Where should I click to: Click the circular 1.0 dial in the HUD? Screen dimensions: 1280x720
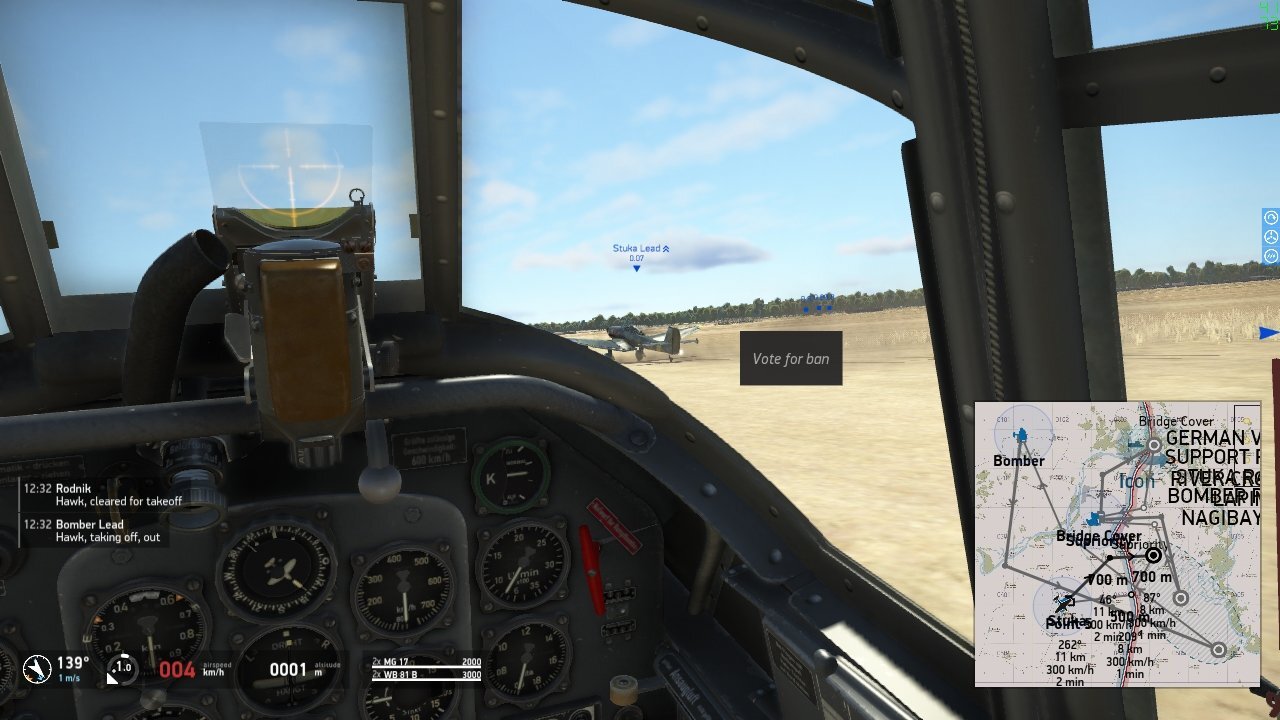(x=122, y=668)
